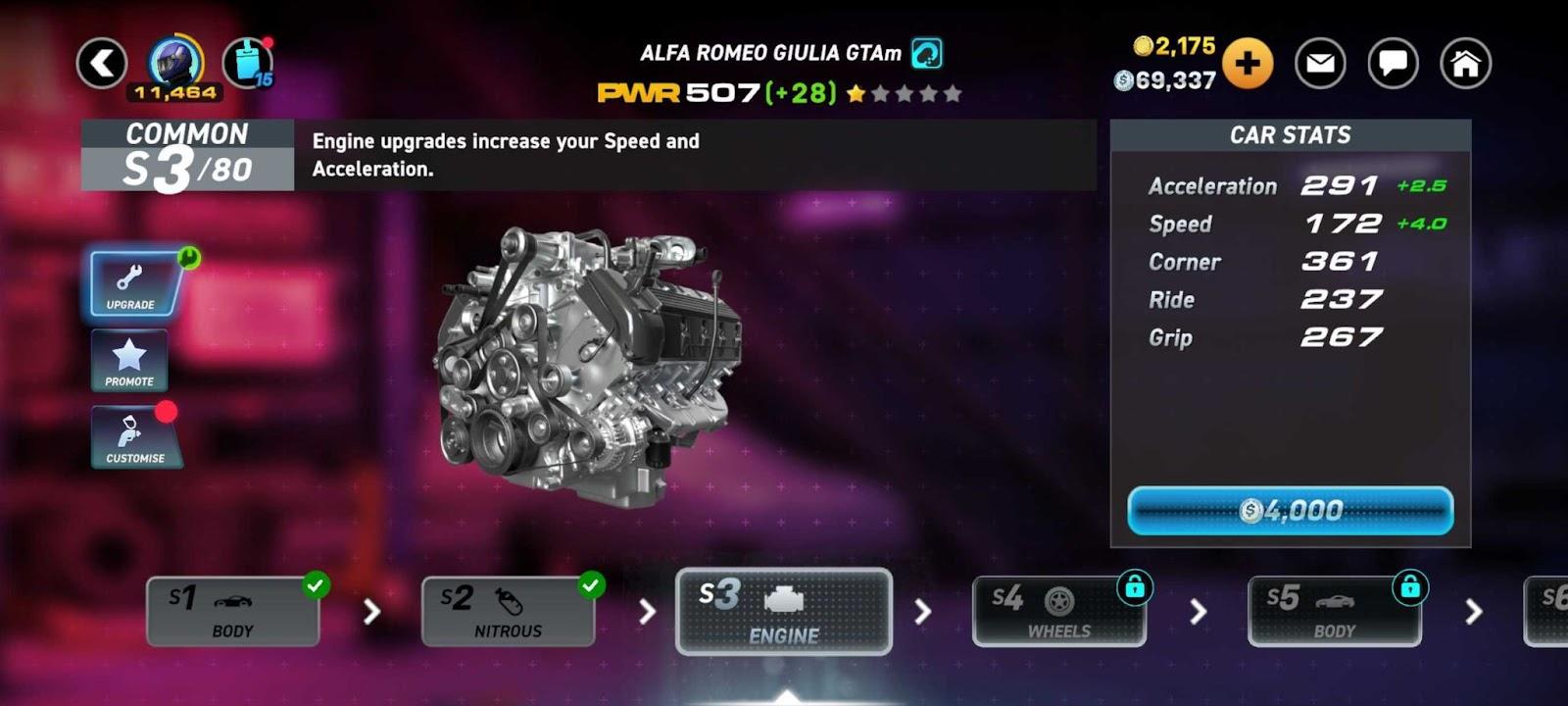Screen dimensions: 1568x706
Task: Switch to the Promote star tab
Action: pos(129,361)
